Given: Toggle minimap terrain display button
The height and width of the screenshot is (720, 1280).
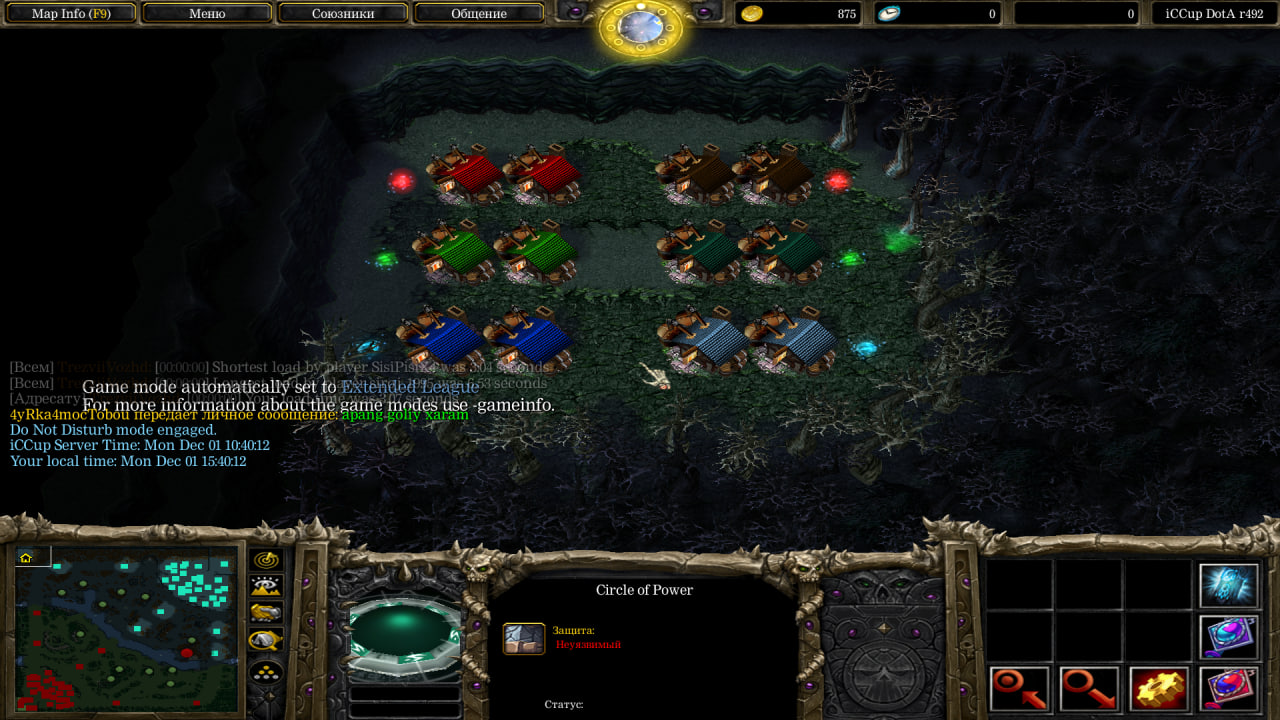Looking at the screenshot, I should (266, 587).
